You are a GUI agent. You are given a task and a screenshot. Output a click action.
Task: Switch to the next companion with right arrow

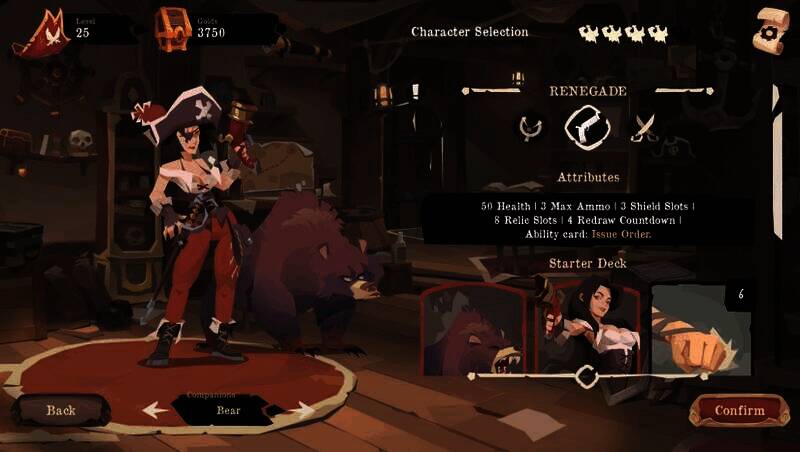click(x=299, y=409)
